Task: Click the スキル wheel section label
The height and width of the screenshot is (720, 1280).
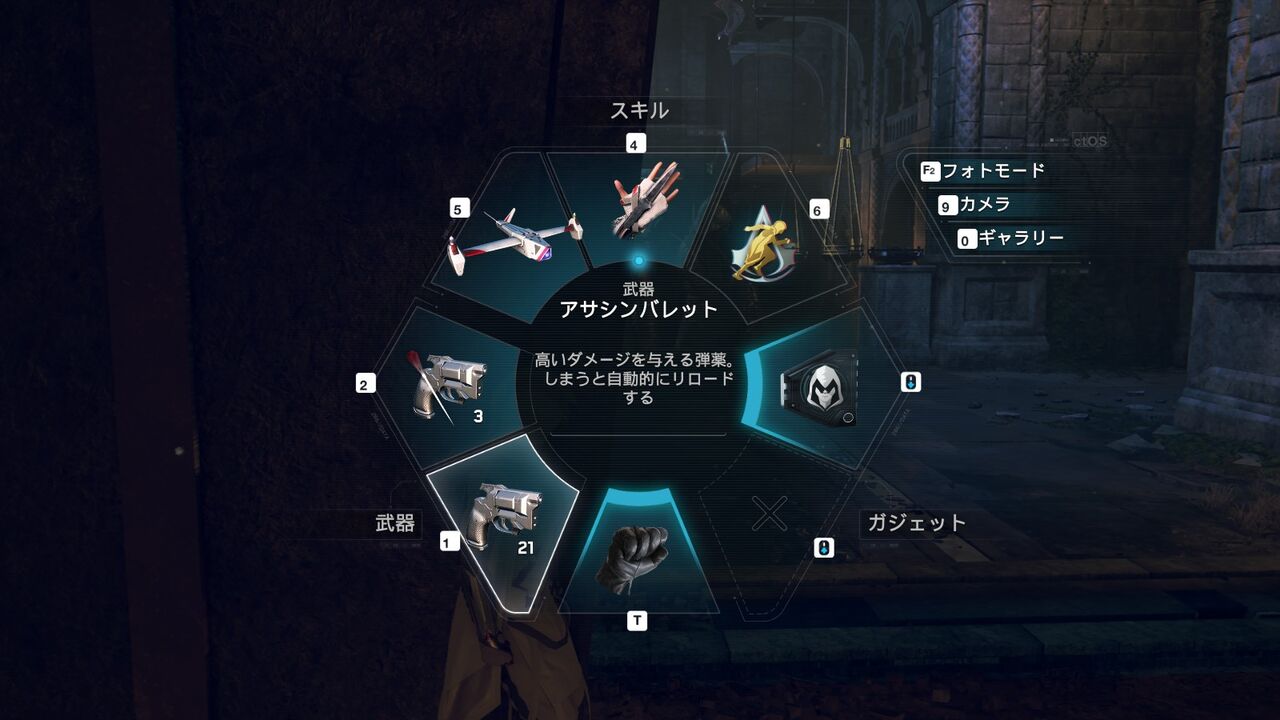Action: point(639,109)
